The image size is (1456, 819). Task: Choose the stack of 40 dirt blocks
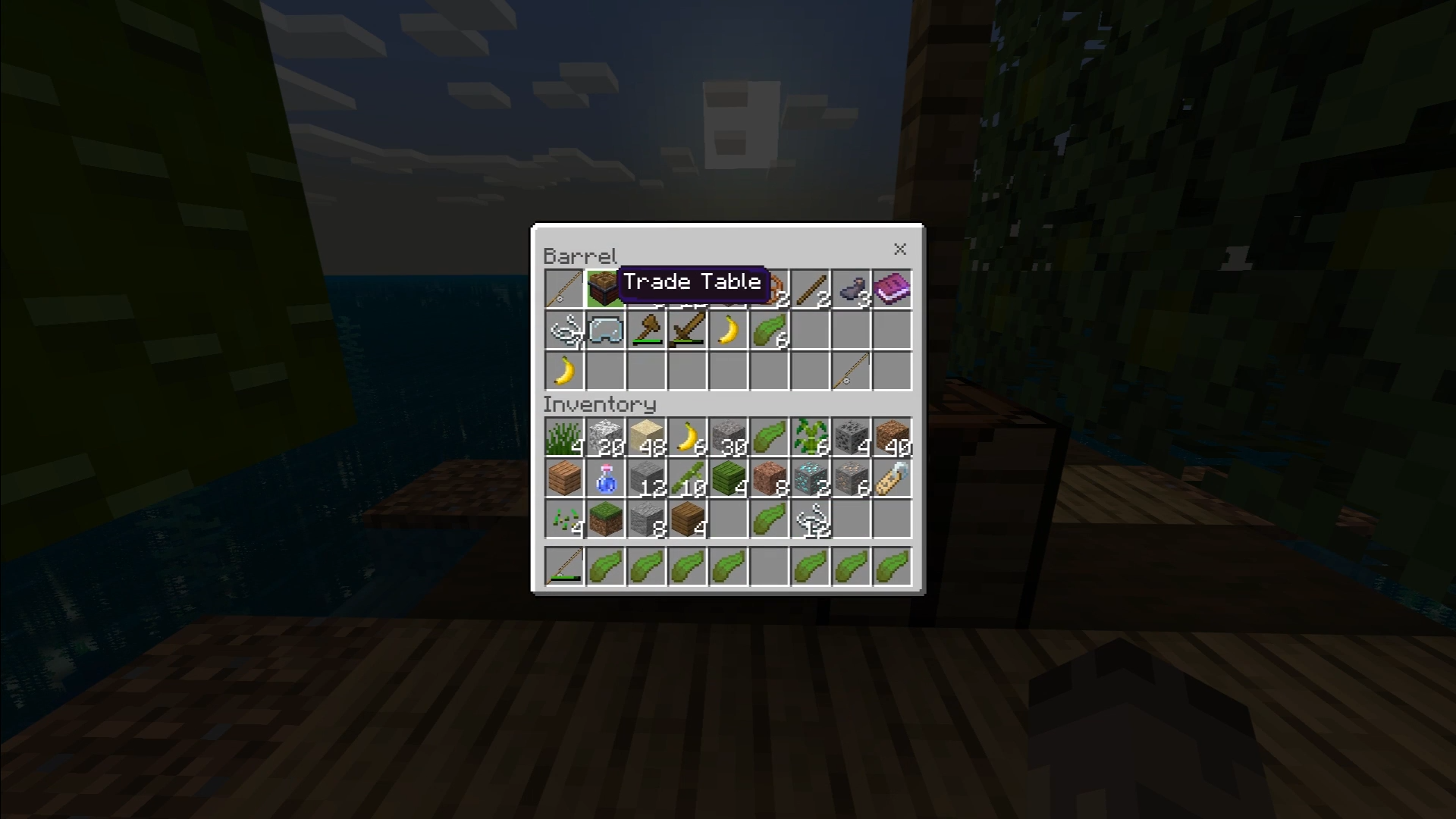coord(892,438)
